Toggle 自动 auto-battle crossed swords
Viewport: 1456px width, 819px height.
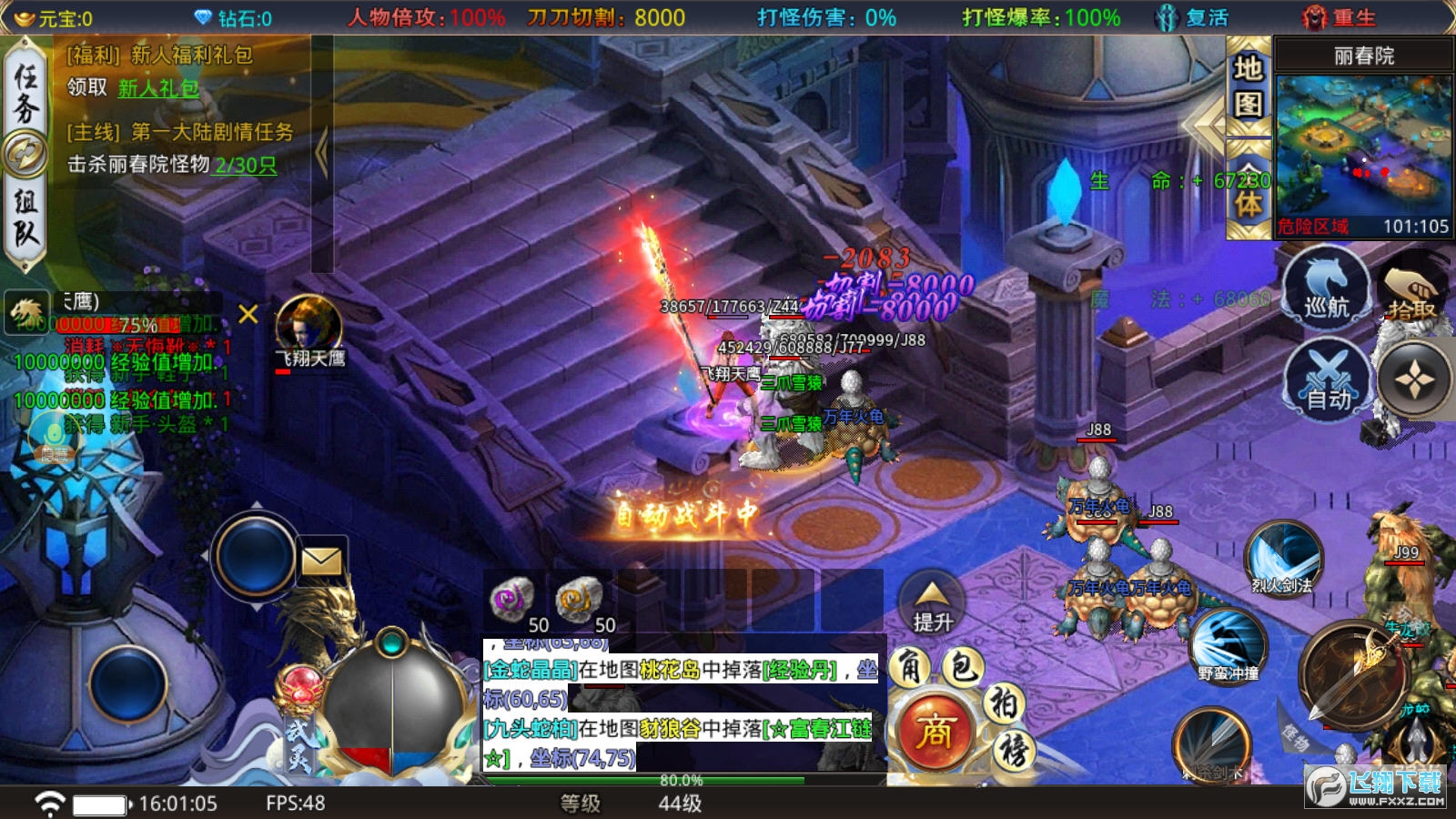click(1328, 380)
